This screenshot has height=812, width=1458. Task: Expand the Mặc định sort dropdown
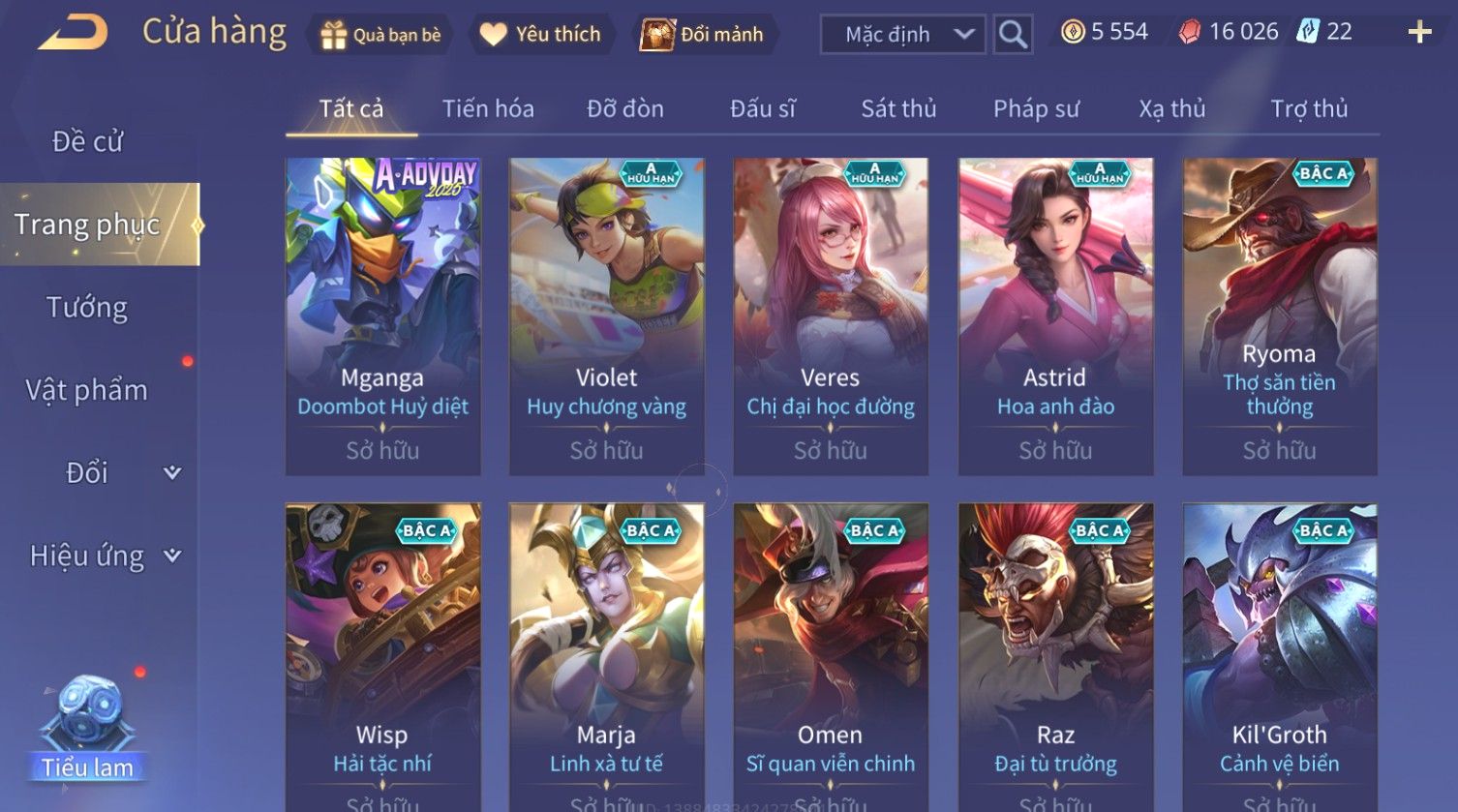point(902,35)
